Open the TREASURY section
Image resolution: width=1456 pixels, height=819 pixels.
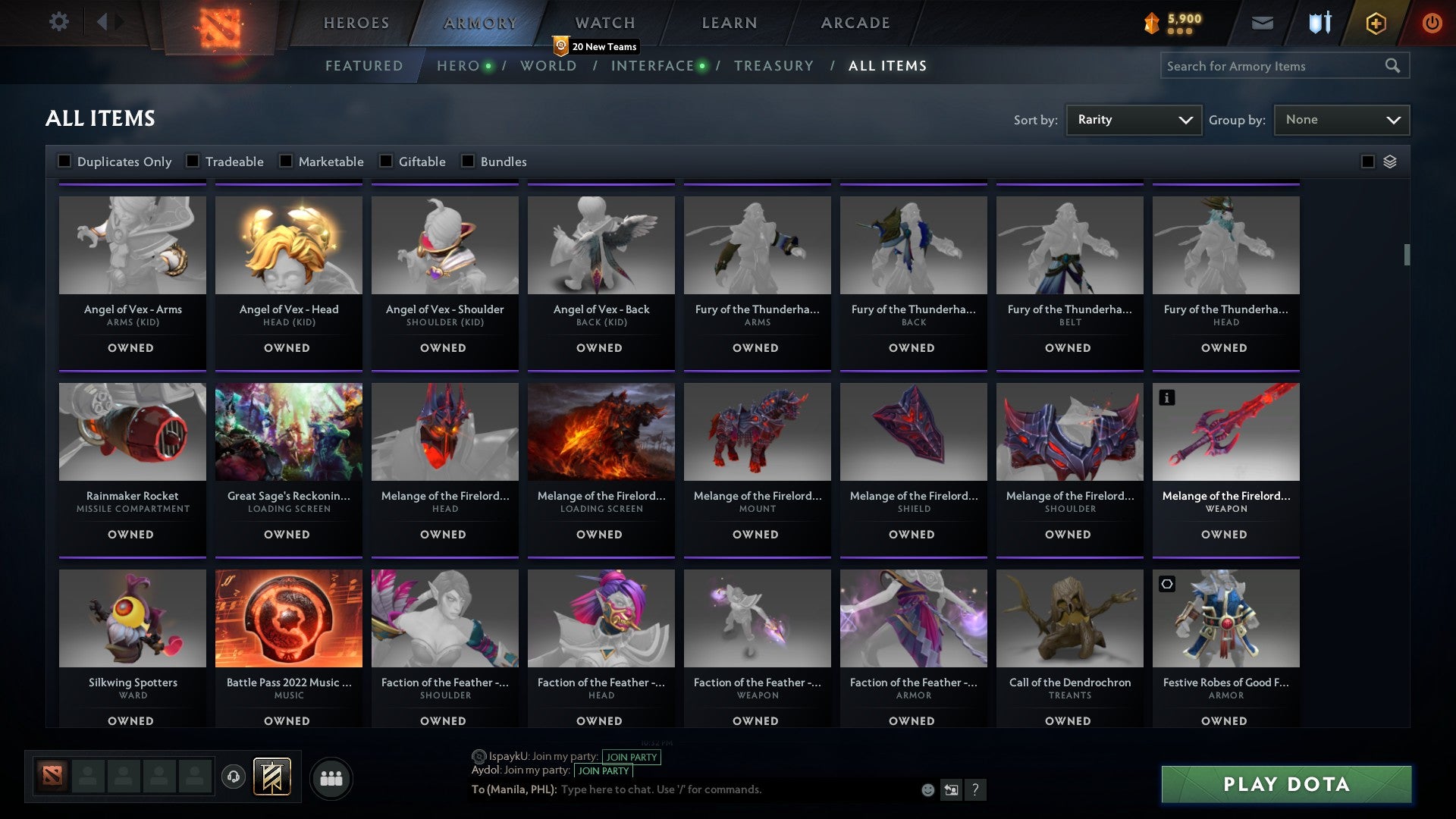(x=774, y=66)
